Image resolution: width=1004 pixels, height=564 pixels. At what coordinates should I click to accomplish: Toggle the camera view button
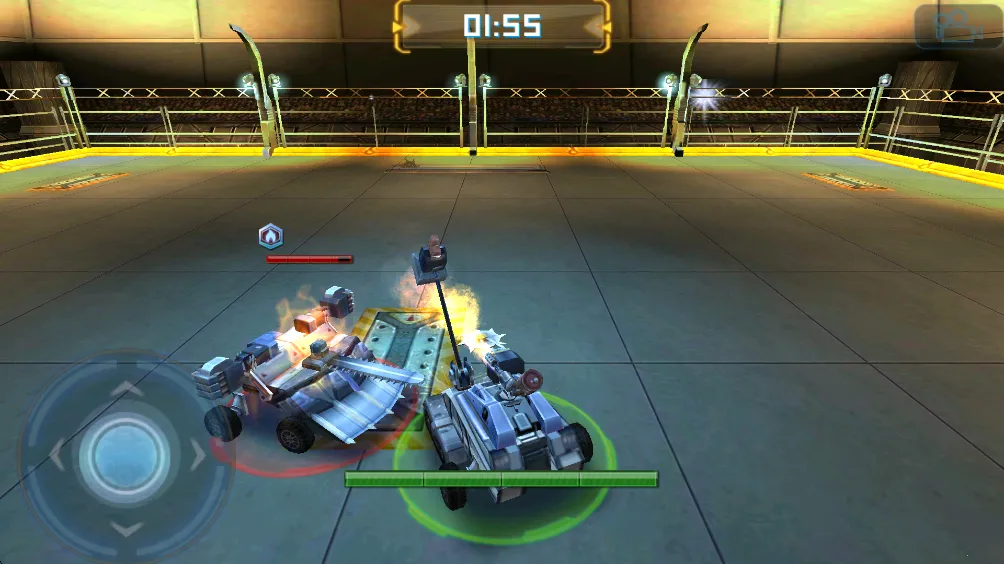coord(958,27)
